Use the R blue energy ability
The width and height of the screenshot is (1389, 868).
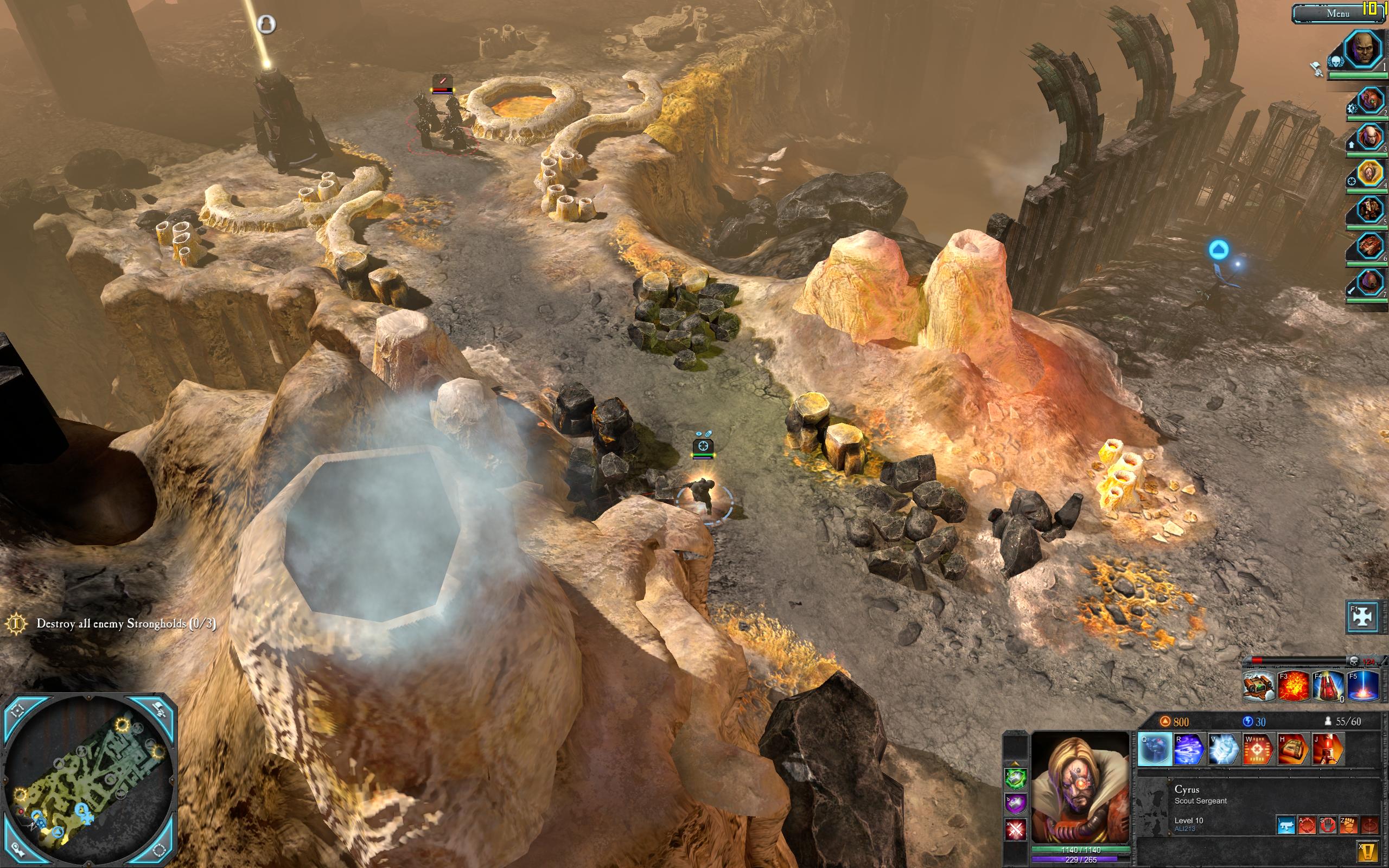pos(1189,750)
